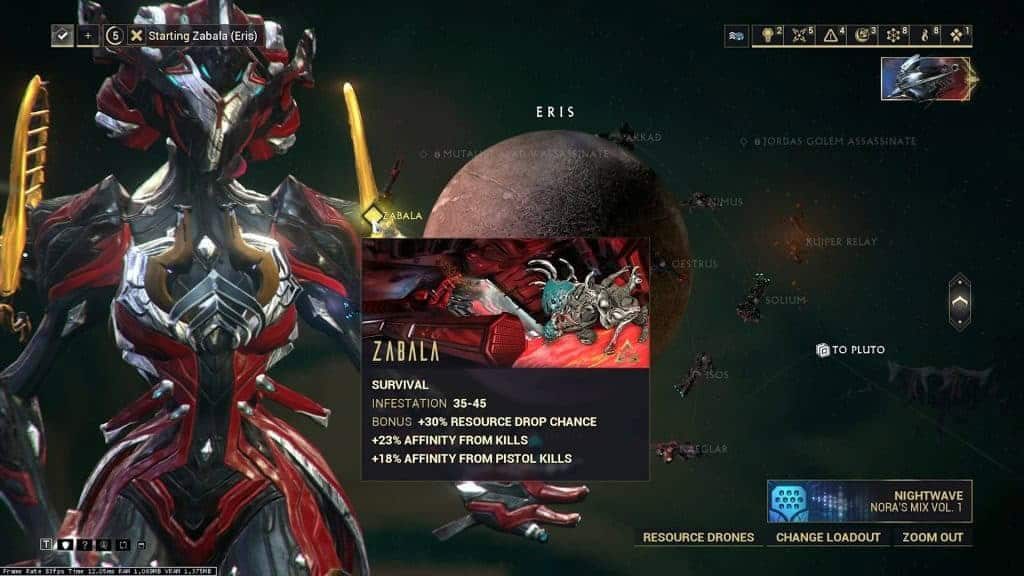Image resolution: width=1024 pixels, height=576 pixels.
Task: Open the question mark chat tab
Action: click(83, 544)
